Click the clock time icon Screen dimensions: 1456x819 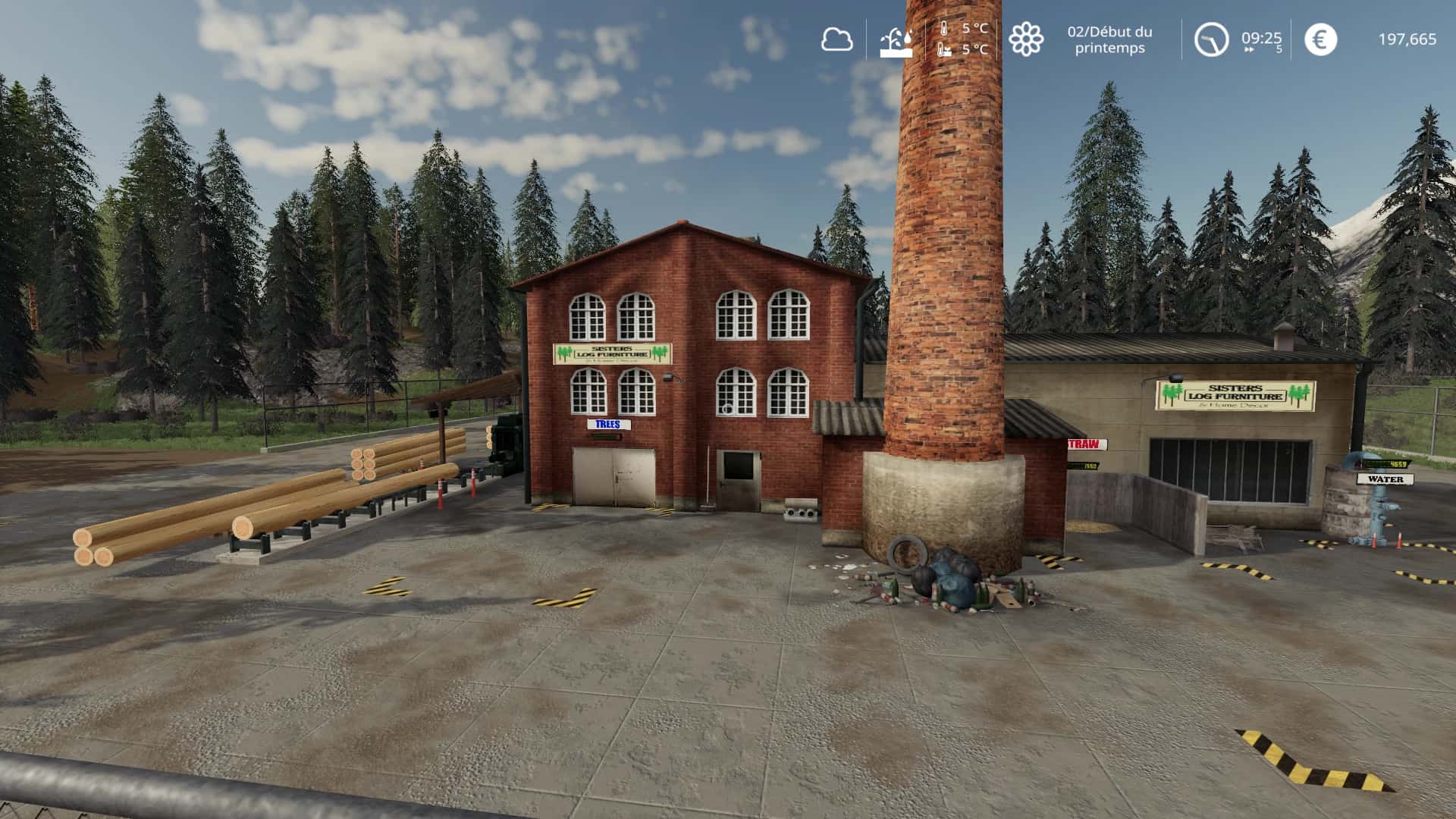(x=1210, y=39)
